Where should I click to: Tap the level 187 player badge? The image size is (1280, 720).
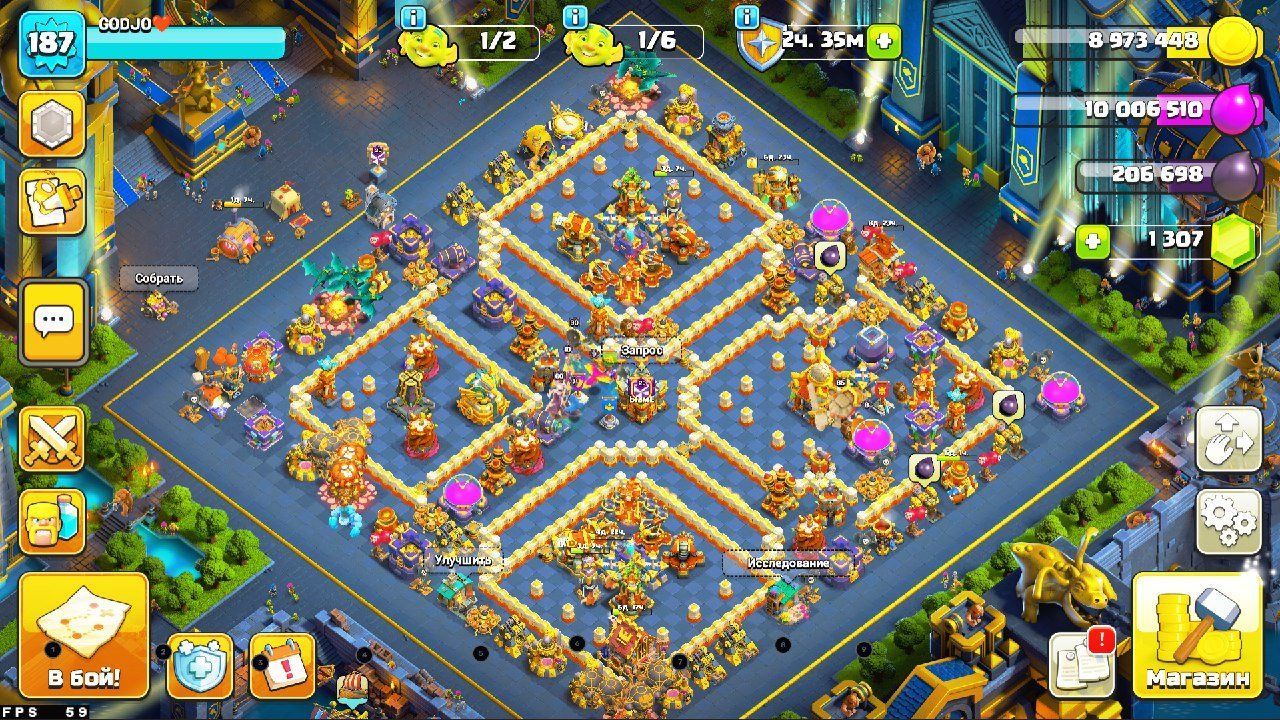point(50,43)
